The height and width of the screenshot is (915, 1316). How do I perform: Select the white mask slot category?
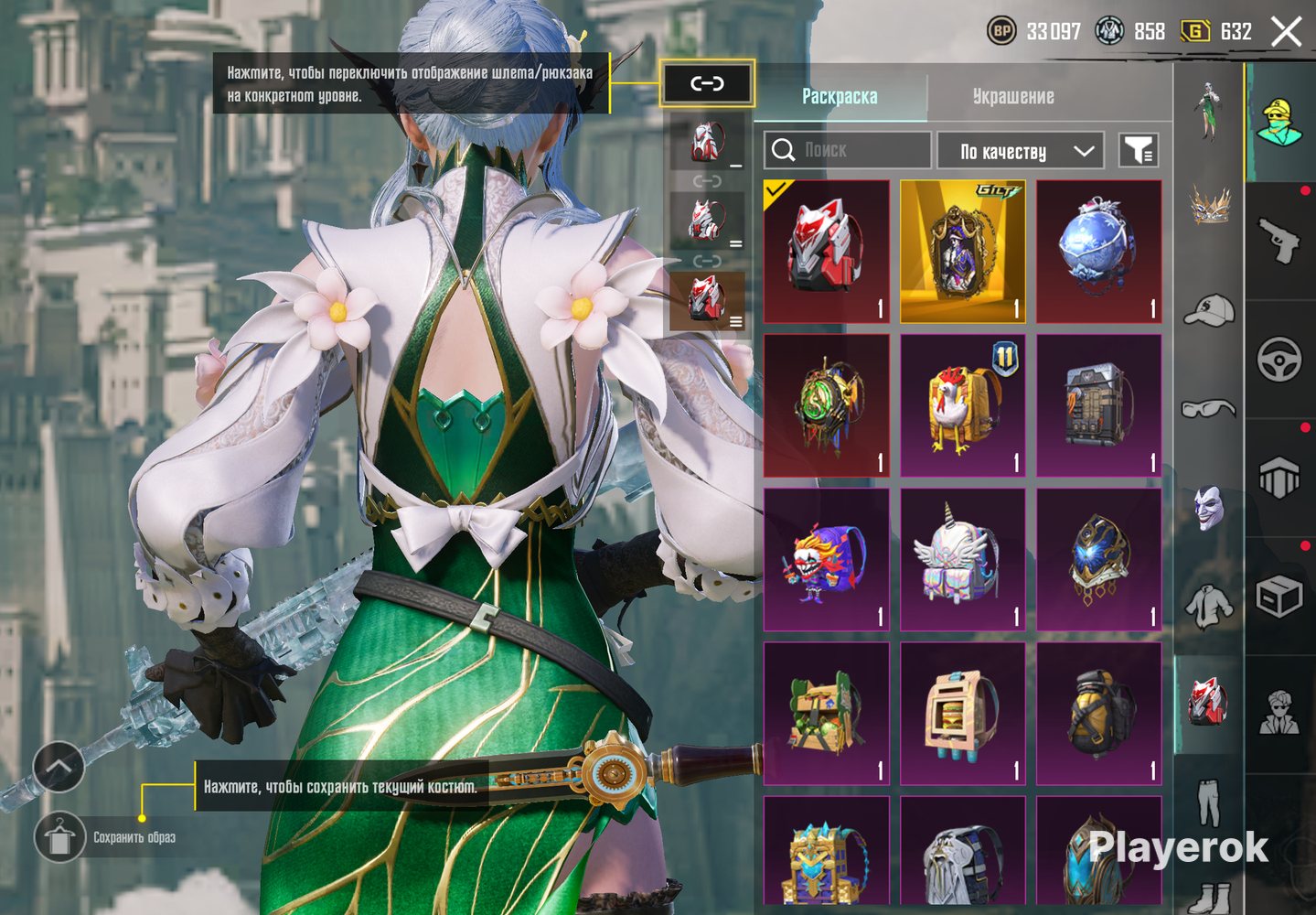tap(1209, 508)
